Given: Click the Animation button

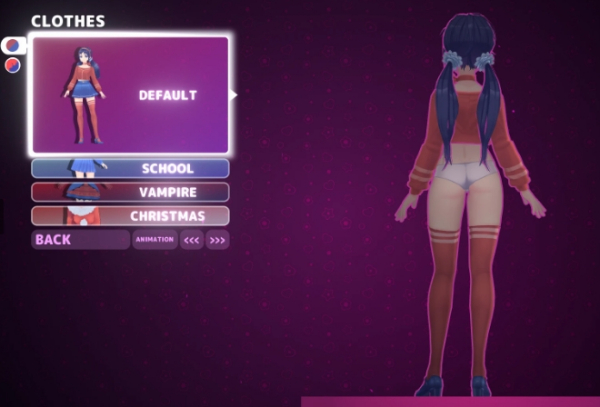Looking at the screenshot, I should point(154,240).
